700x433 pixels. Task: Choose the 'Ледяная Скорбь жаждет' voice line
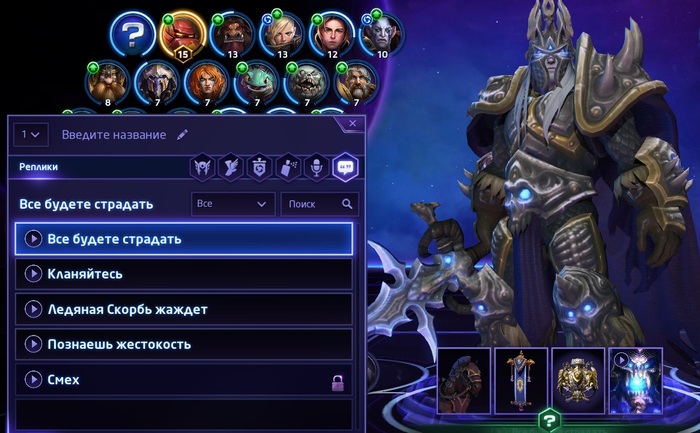coord(184,309)
